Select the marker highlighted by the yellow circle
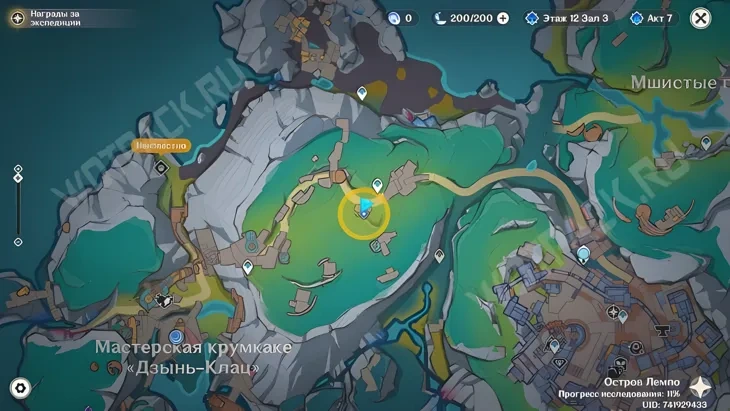Screen dimensions: 730x411 366,209
